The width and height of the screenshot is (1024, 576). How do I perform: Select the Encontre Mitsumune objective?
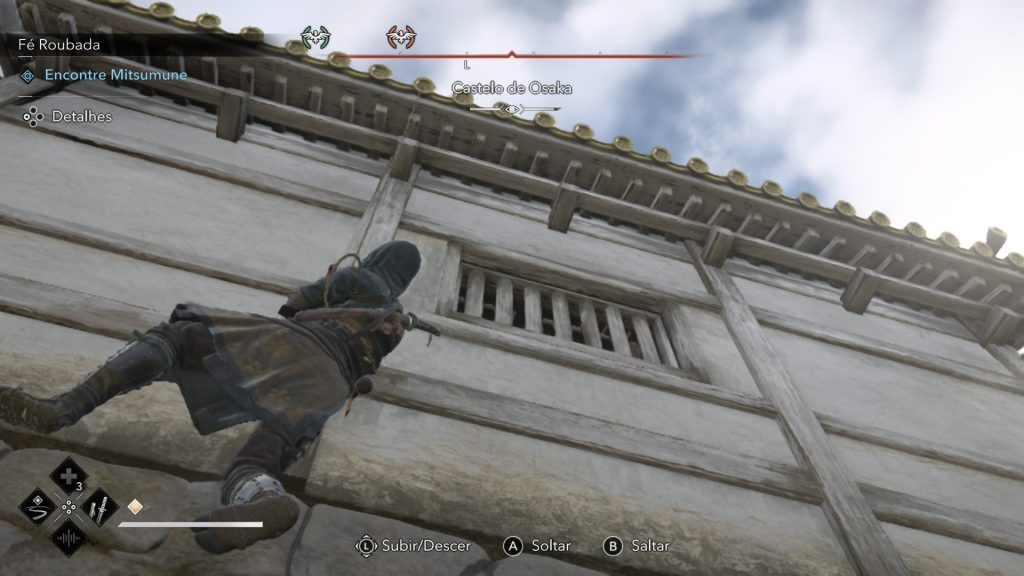(115, 75)
